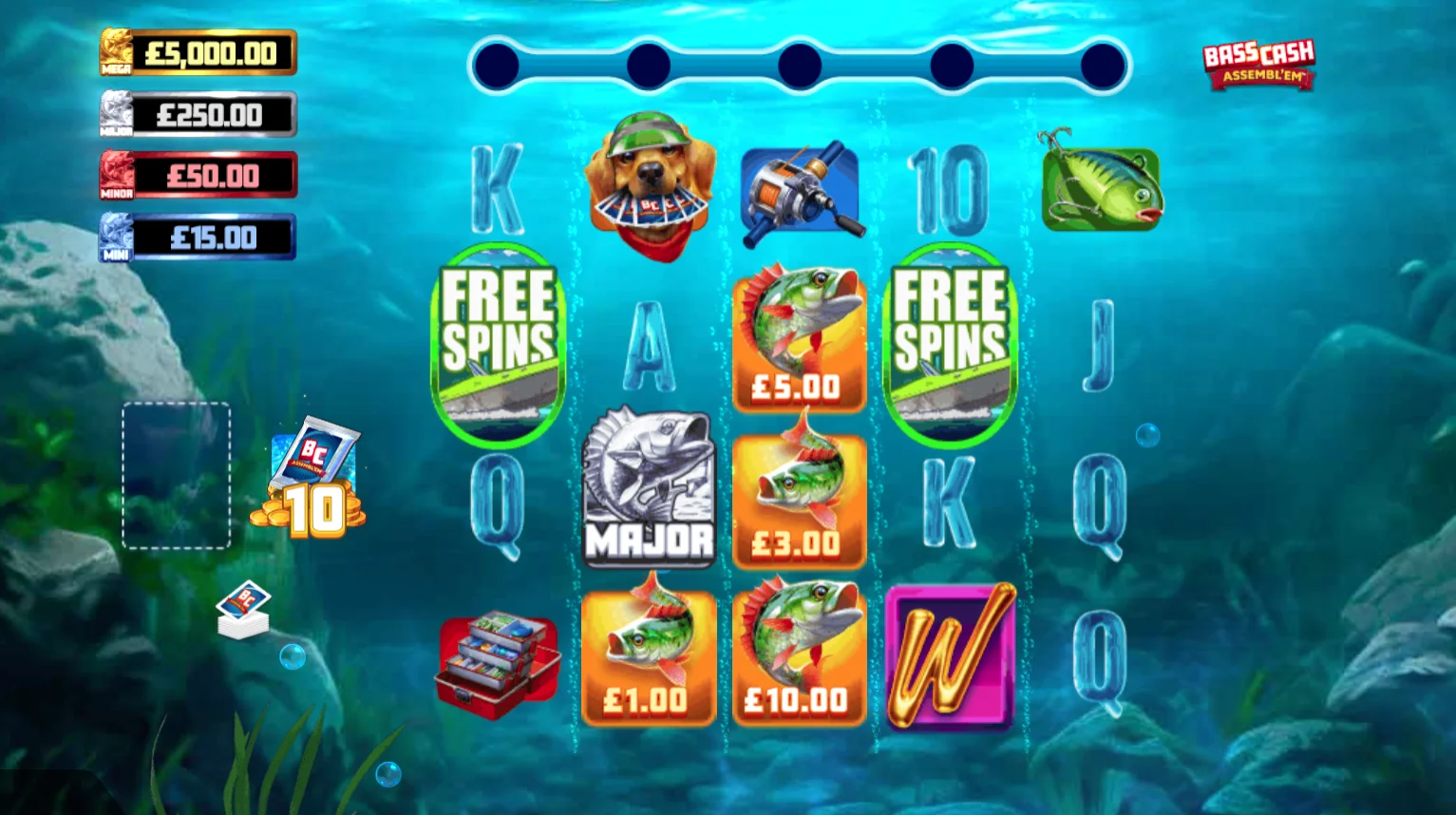This screenshot has height=815, width=1456.
Task: Click the fishing reel symbol
Action: pyautogui.click(x=801, y=189)
